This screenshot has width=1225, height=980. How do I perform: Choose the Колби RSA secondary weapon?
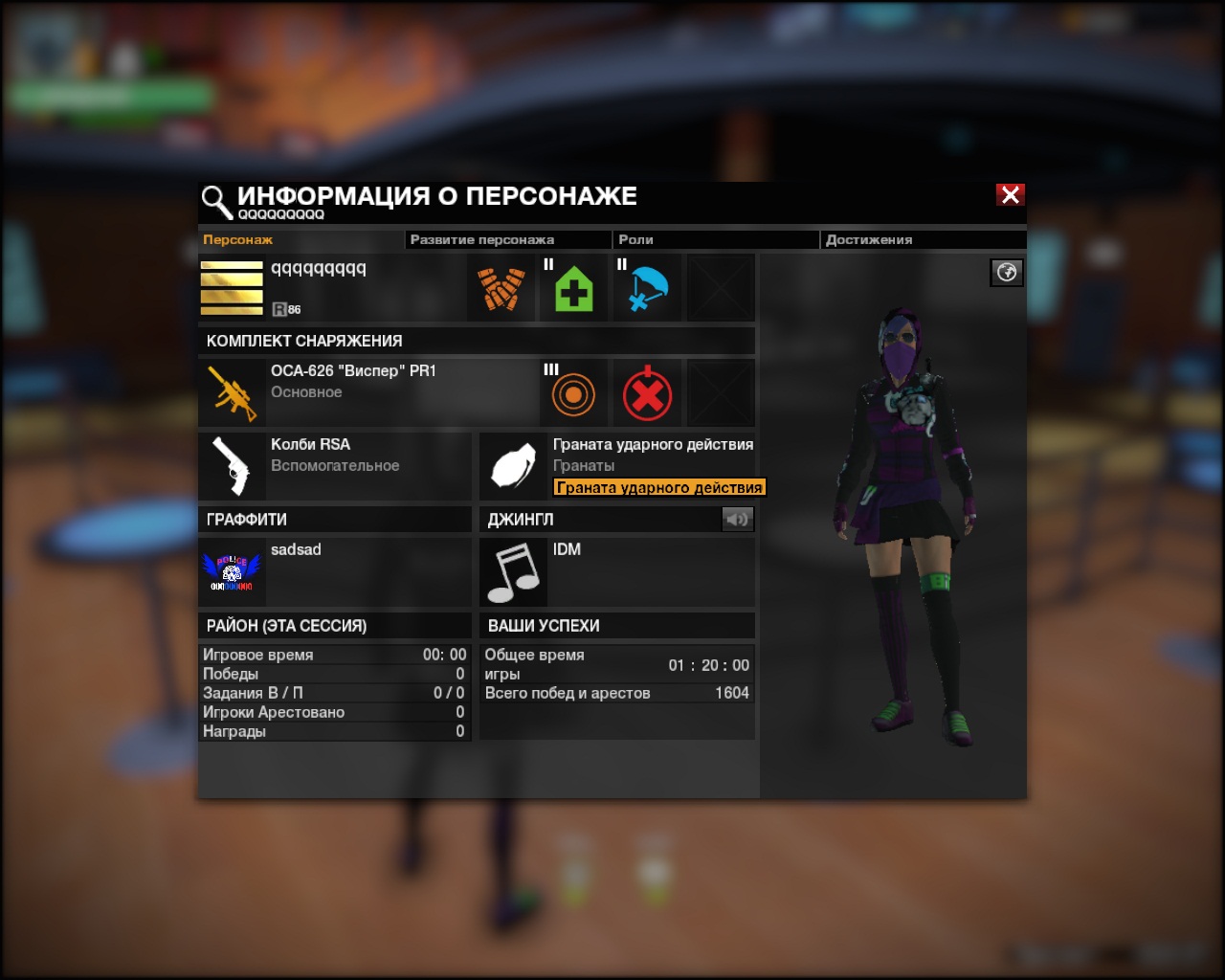pos(334,466)
